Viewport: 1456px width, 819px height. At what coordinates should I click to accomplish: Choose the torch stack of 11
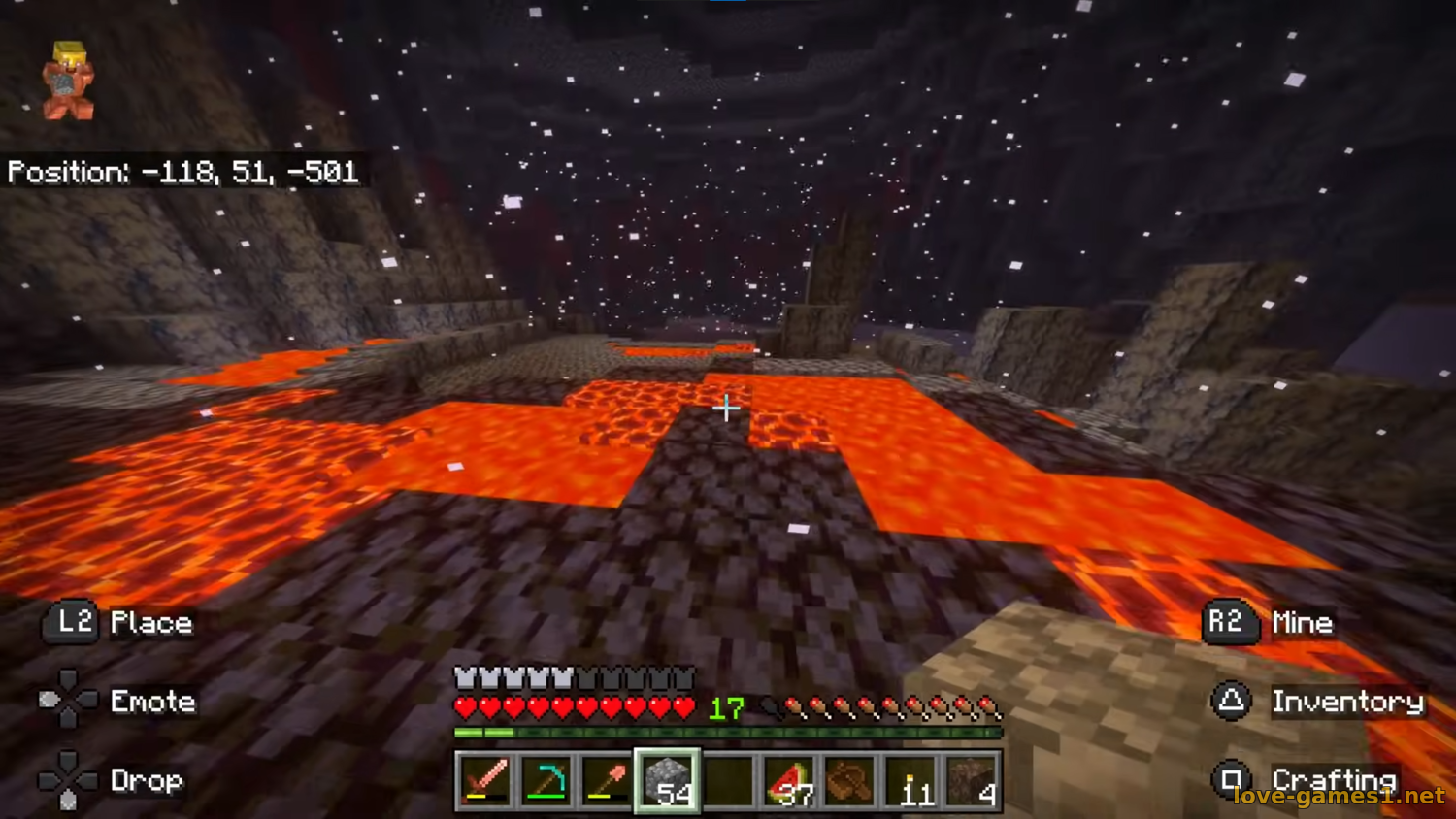pos(910,780)
